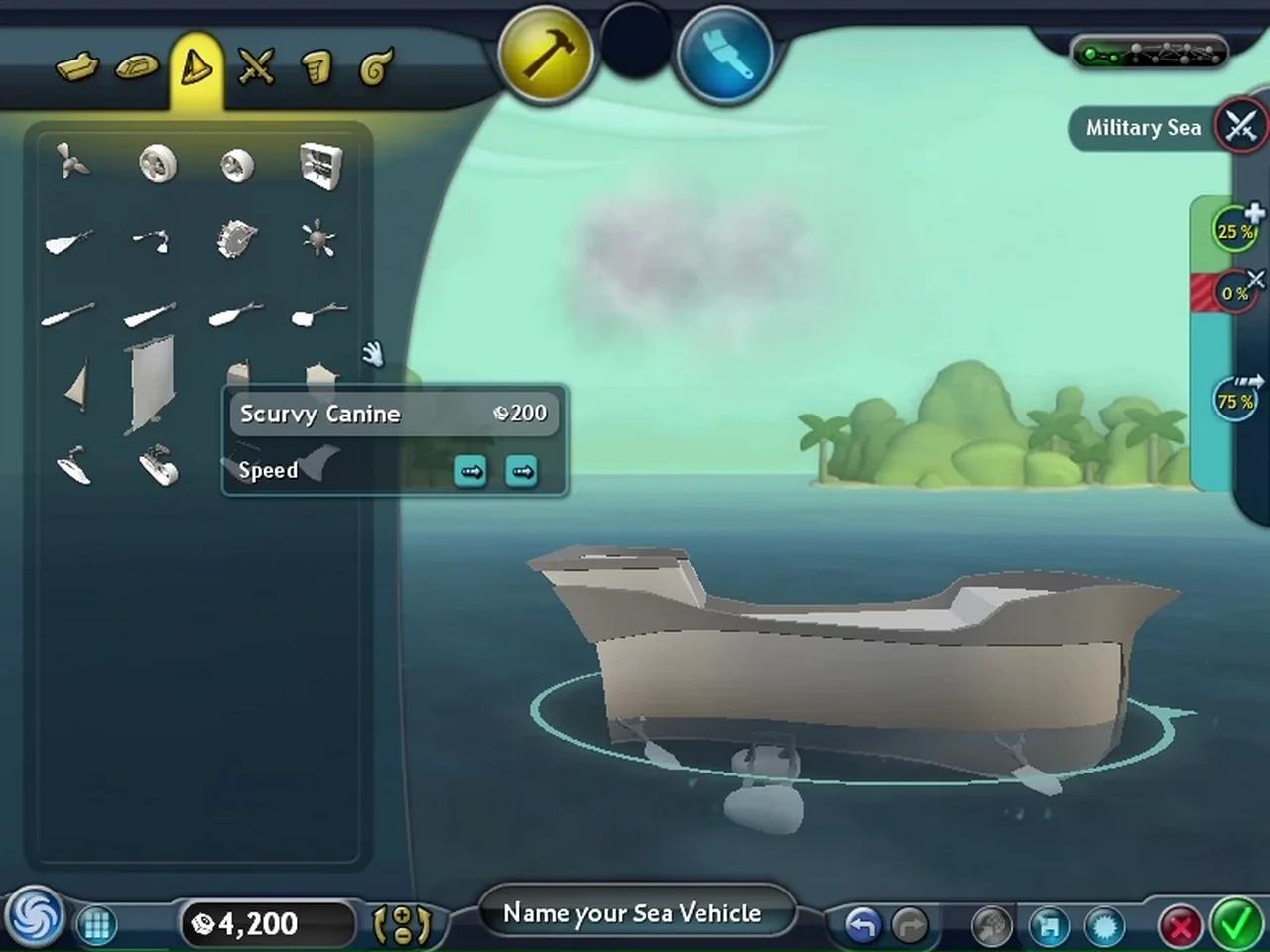
Task: Select the oar part in the parts panel
Action: point(67,315)
